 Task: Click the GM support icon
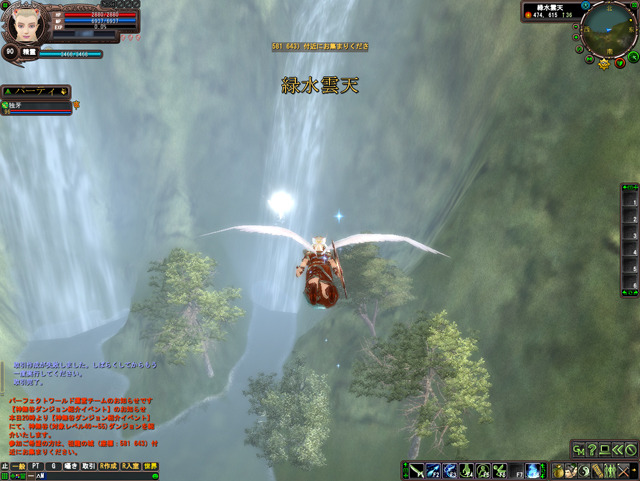(x=580, y=450)
